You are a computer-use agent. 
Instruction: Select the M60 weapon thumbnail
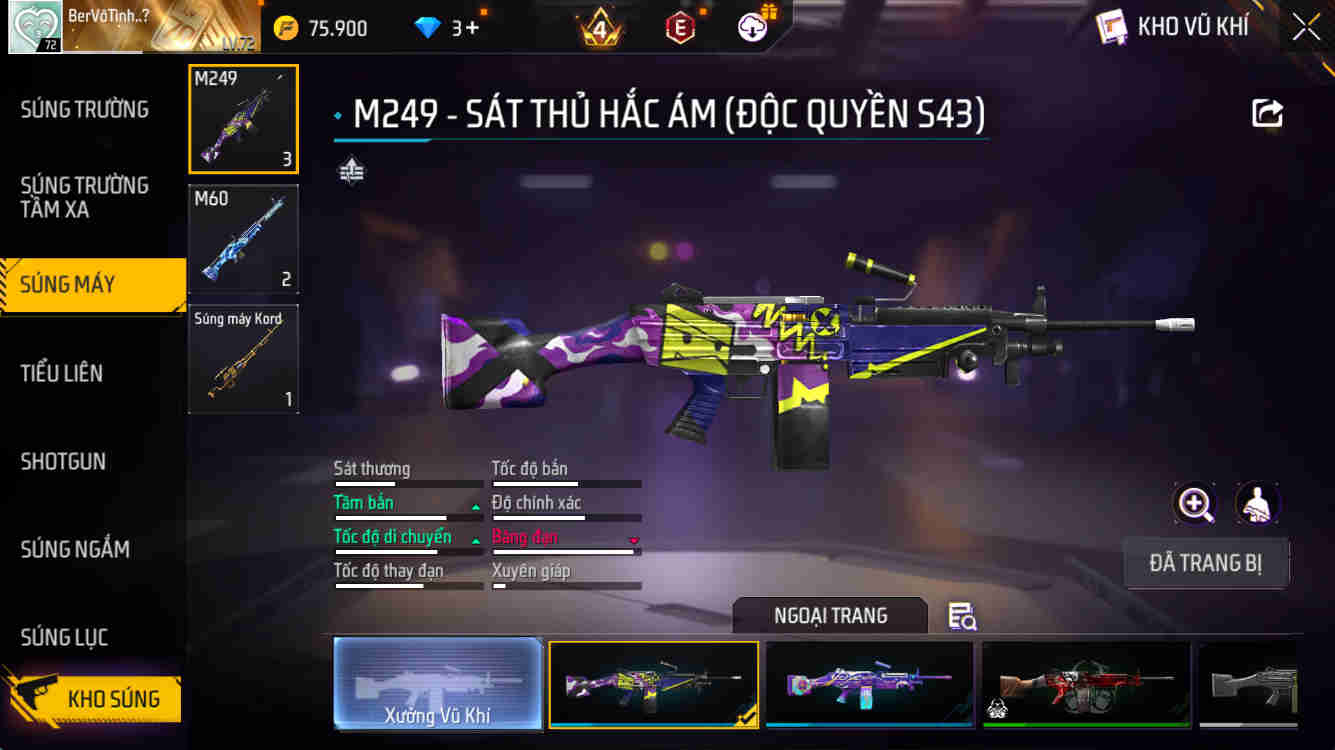click(243, 238)
